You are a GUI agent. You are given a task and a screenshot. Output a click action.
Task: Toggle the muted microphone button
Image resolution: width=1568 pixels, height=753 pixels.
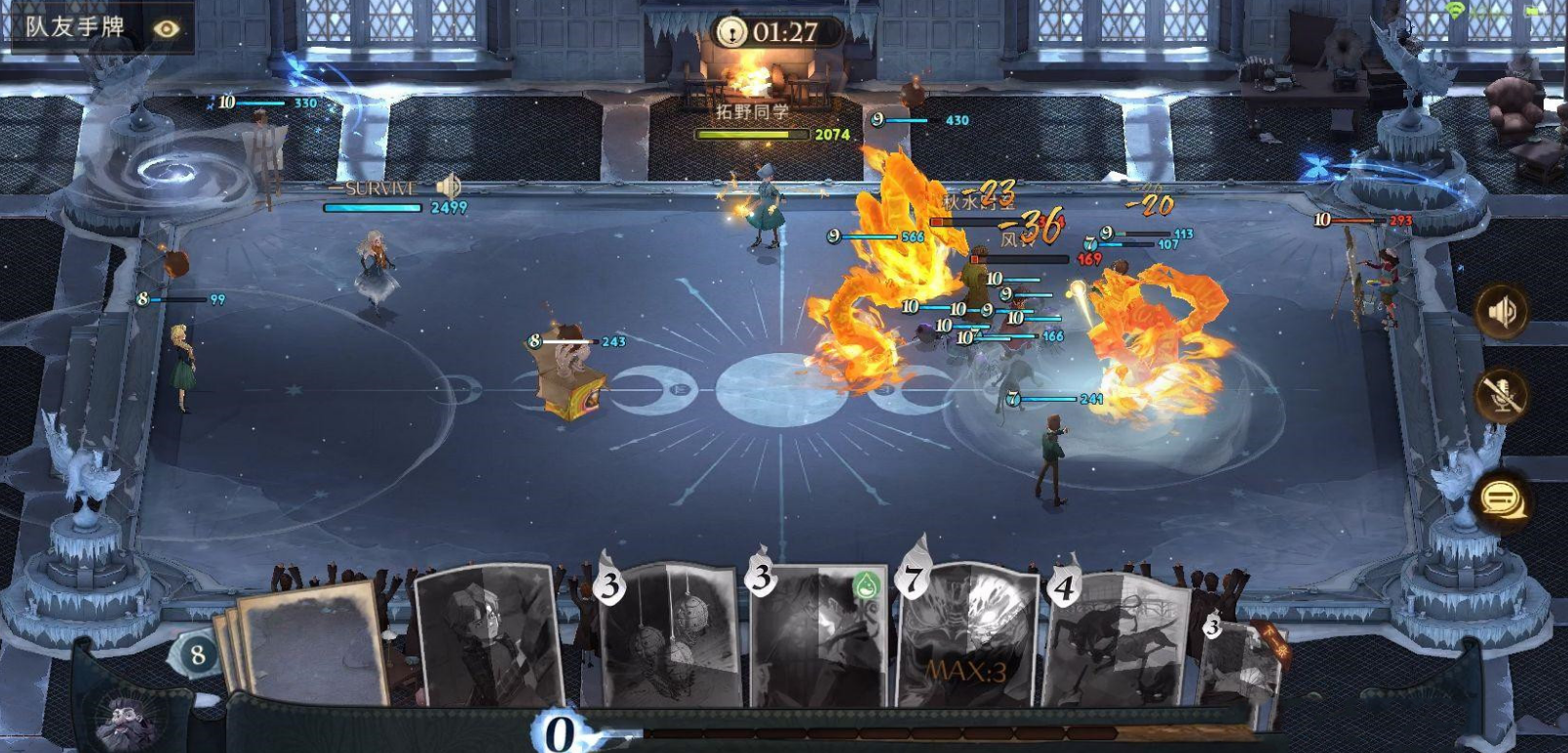pos(1502,394)
